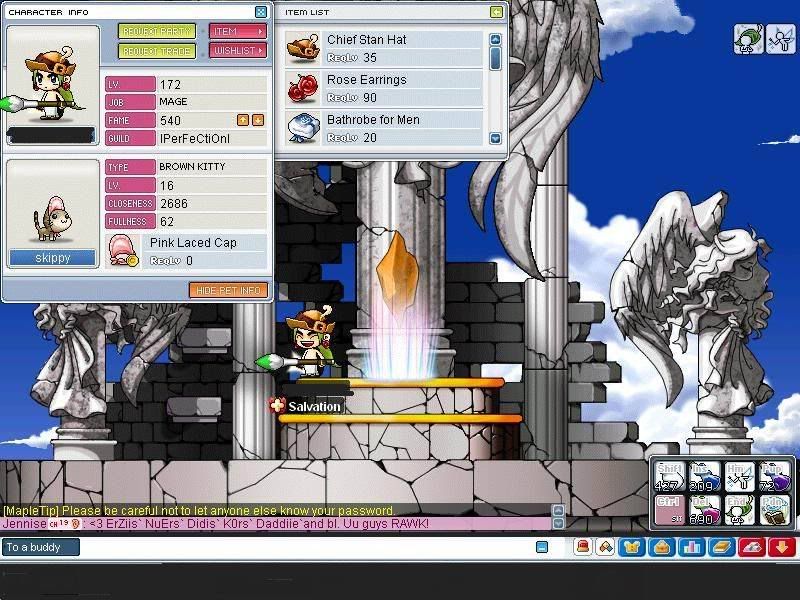Show the character's Wishlist

(238, 51)
